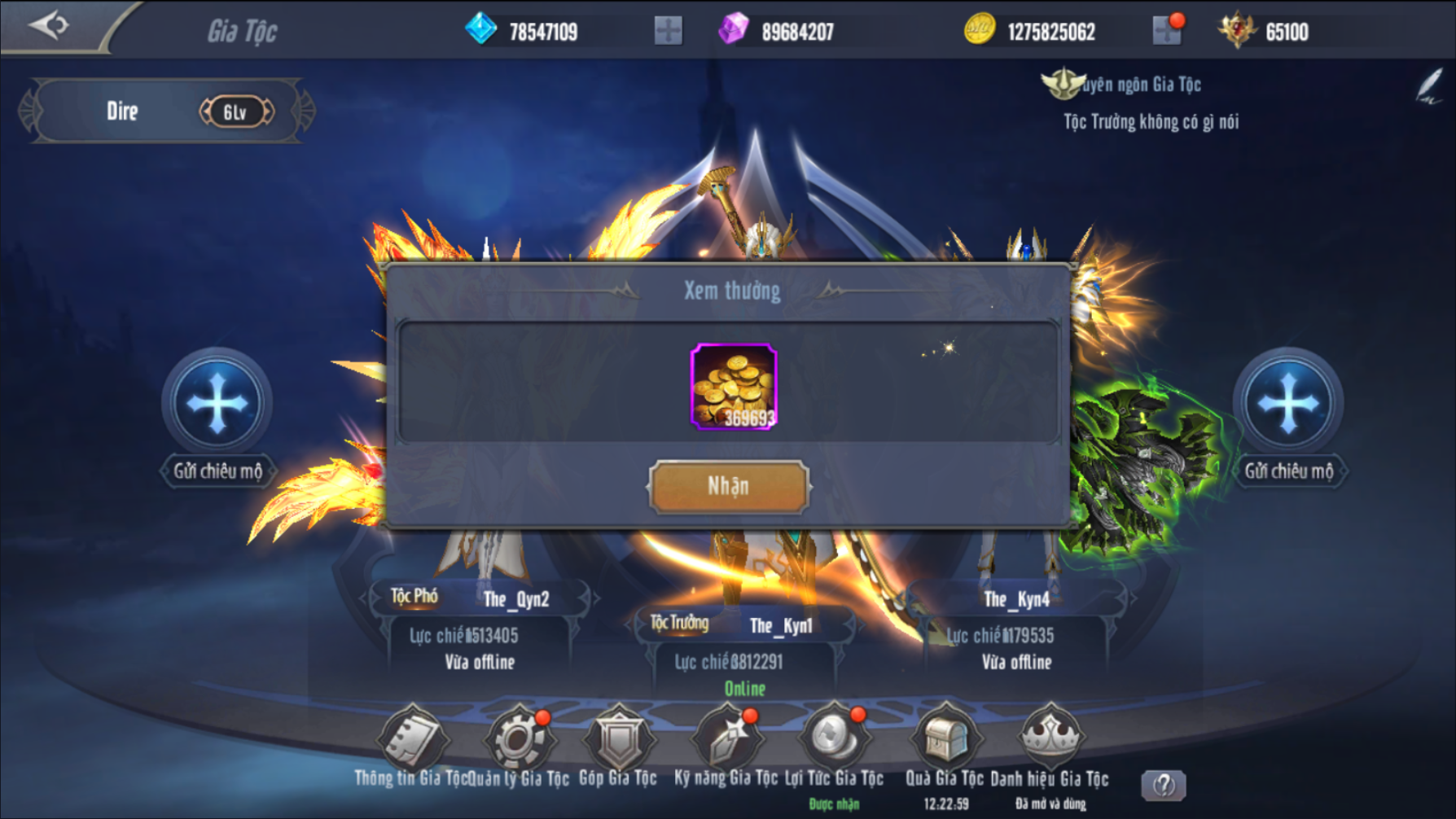This screenshot has width=1456, height=819.
Task: Open the red-dotted plus button beside gold
Action: click(x=1167, y=31)
